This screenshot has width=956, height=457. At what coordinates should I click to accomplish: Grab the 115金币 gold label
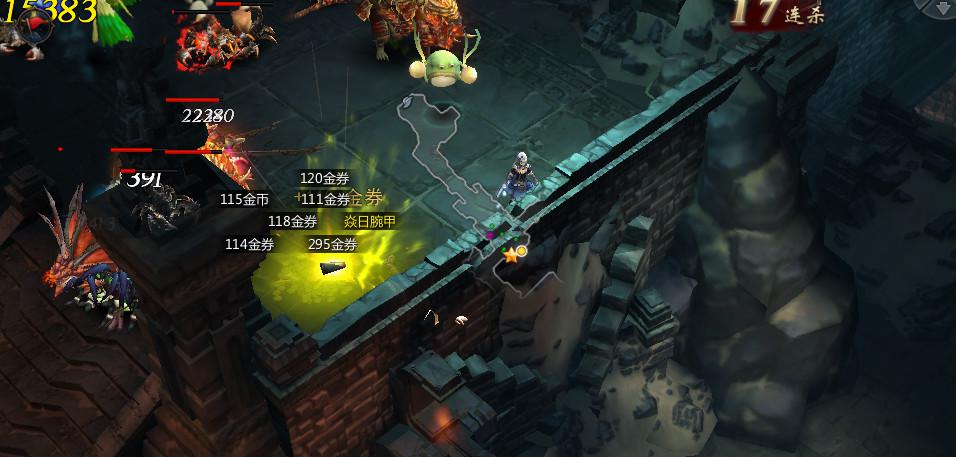pos(244,199)
